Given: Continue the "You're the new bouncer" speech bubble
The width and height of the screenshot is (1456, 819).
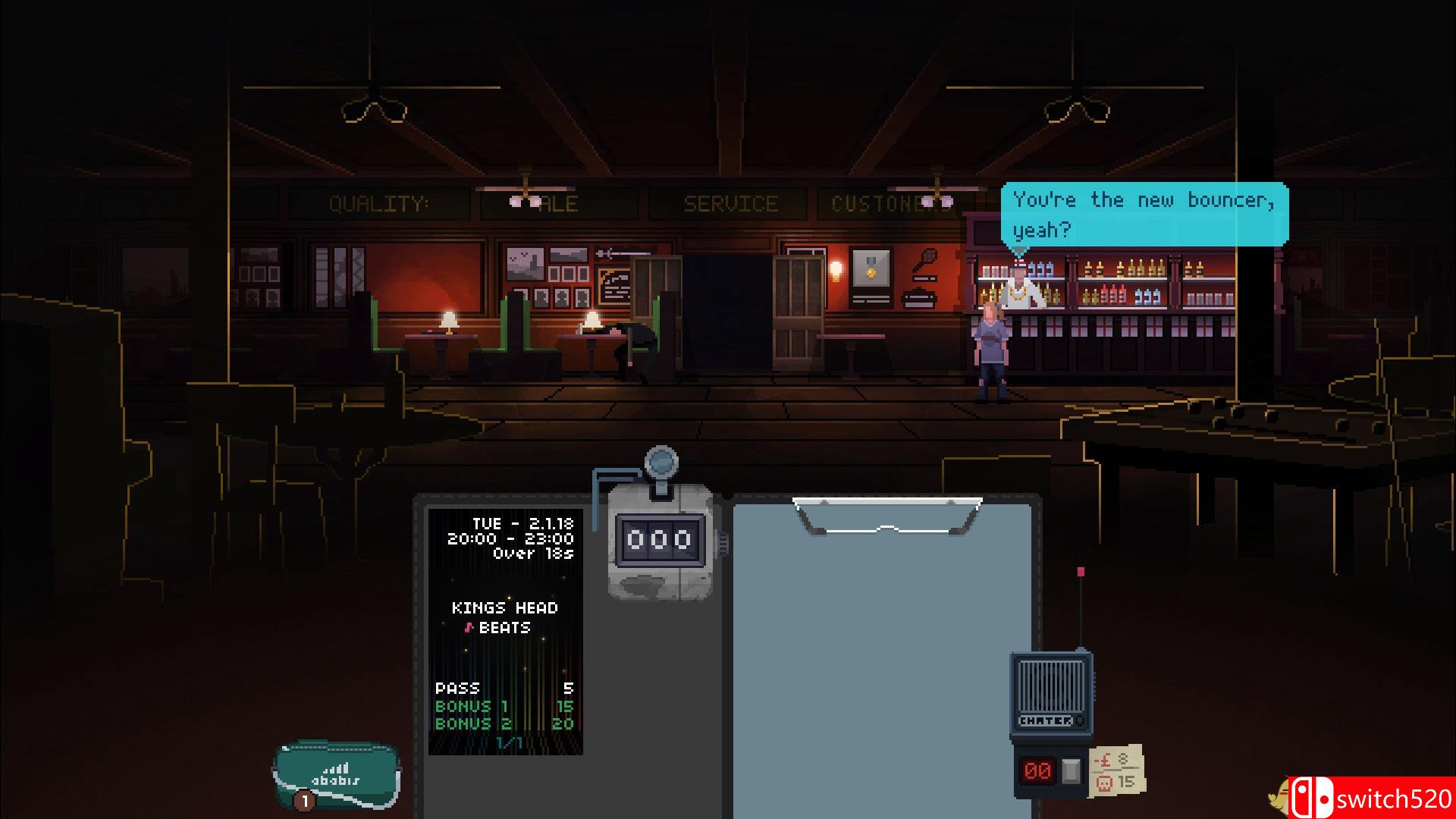Looking at the screenshot, I should pos(1144,214).
